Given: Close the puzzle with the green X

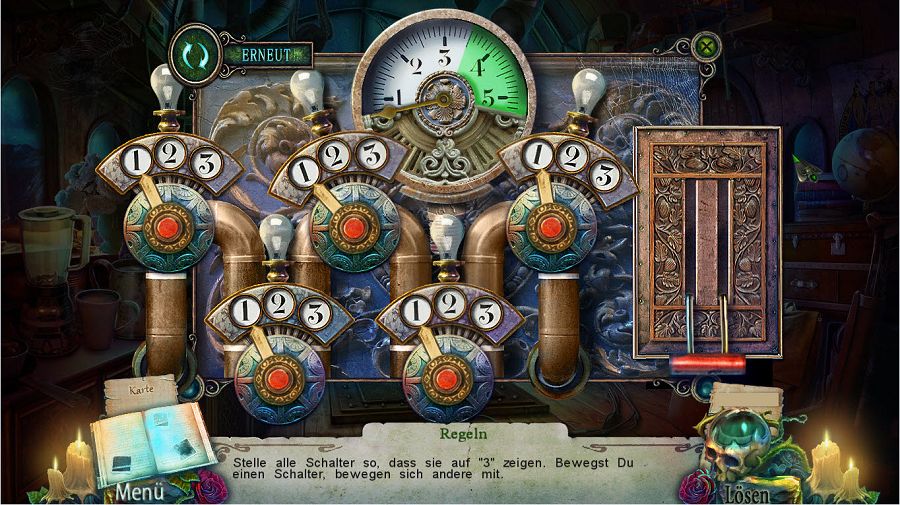Looking at the screenshot, I should coord(708,45).
